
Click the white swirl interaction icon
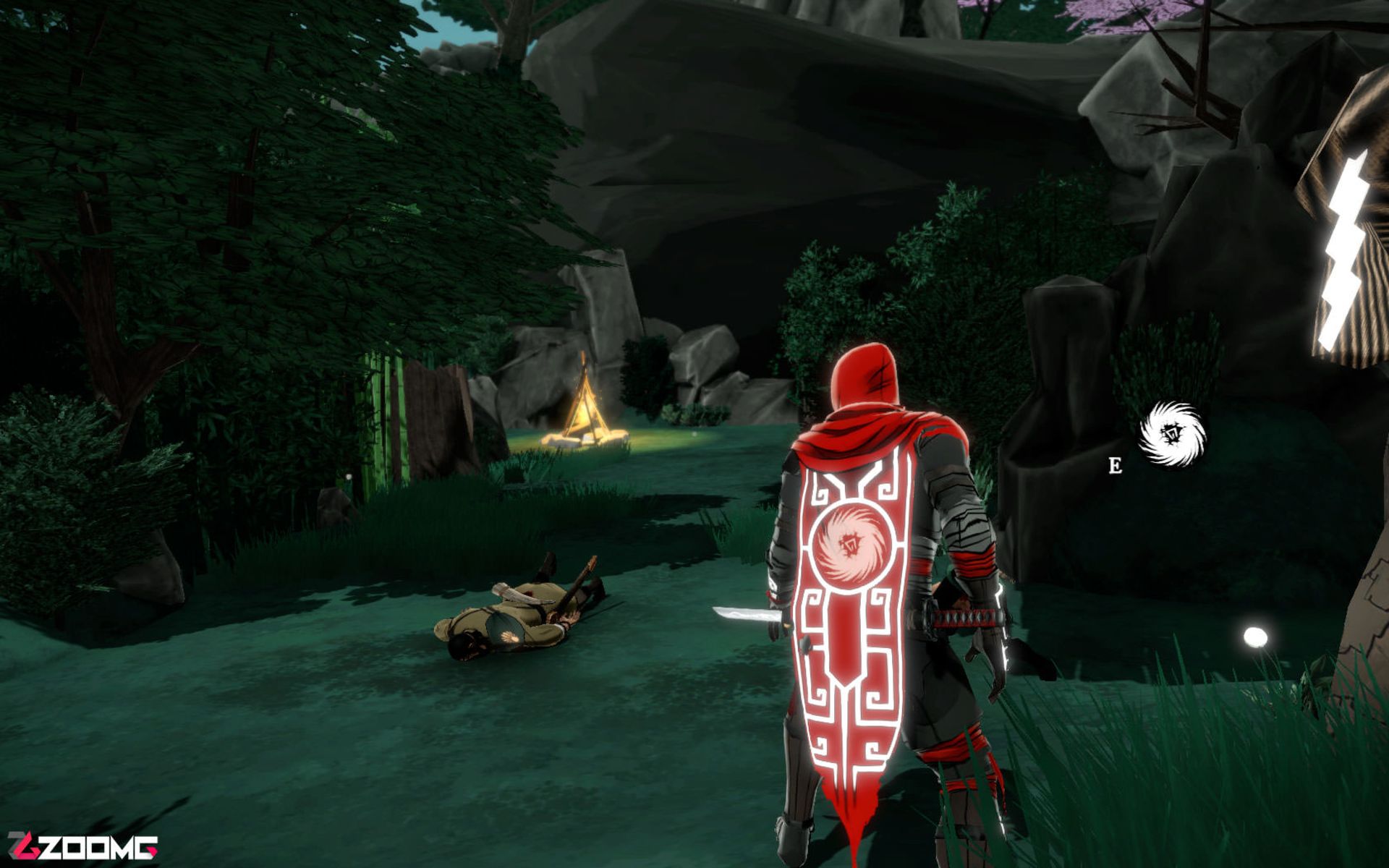pos(1171,435)
